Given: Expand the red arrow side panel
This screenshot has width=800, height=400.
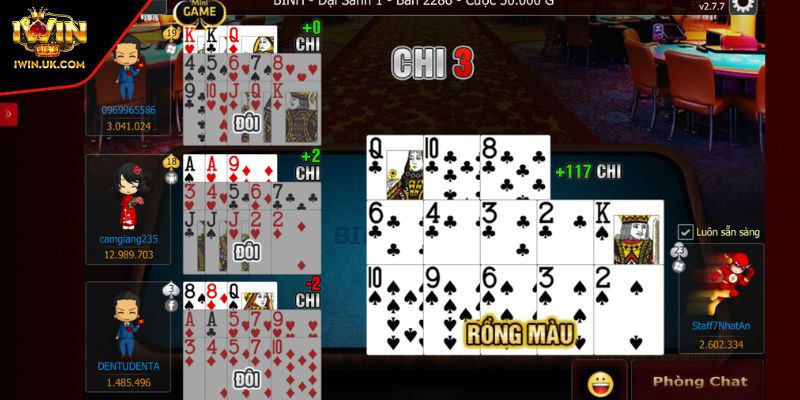Looking at the screenshot, I should point(9,114).
